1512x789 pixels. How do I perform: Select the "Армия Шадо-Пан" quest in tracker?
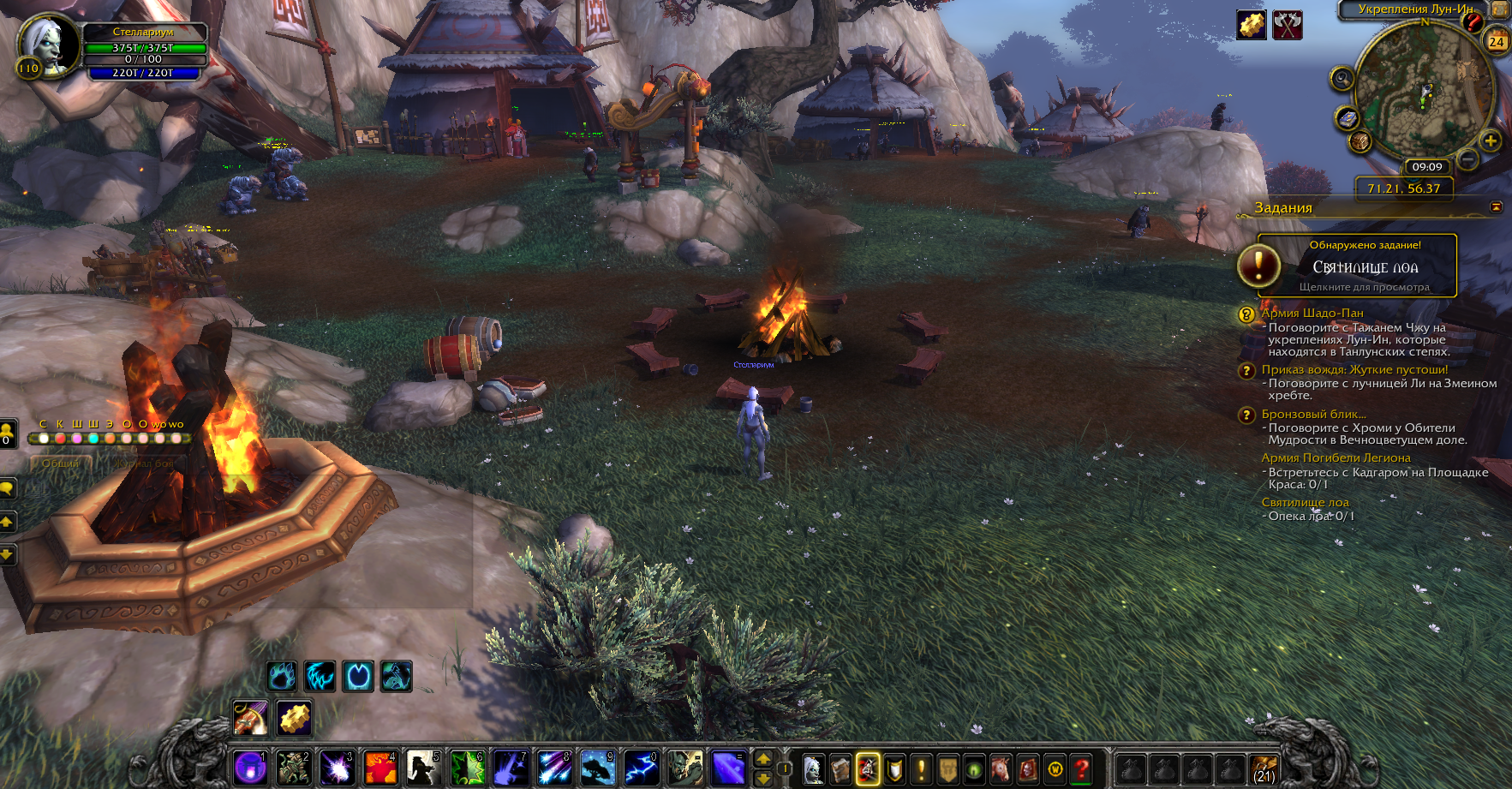point(1312,314)
